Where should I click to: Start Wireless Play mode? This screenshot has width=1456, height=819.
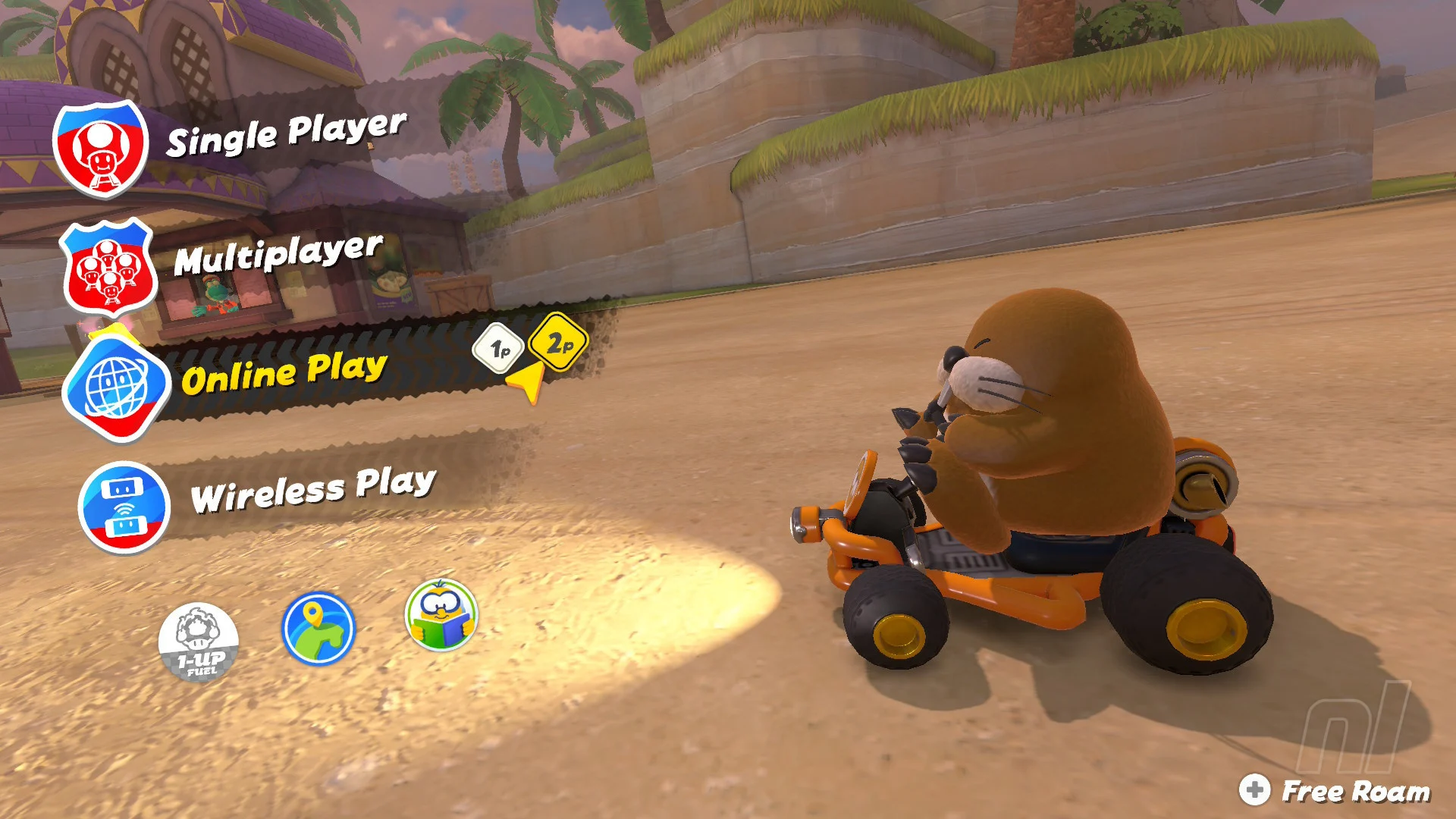(x=312, y=489)
